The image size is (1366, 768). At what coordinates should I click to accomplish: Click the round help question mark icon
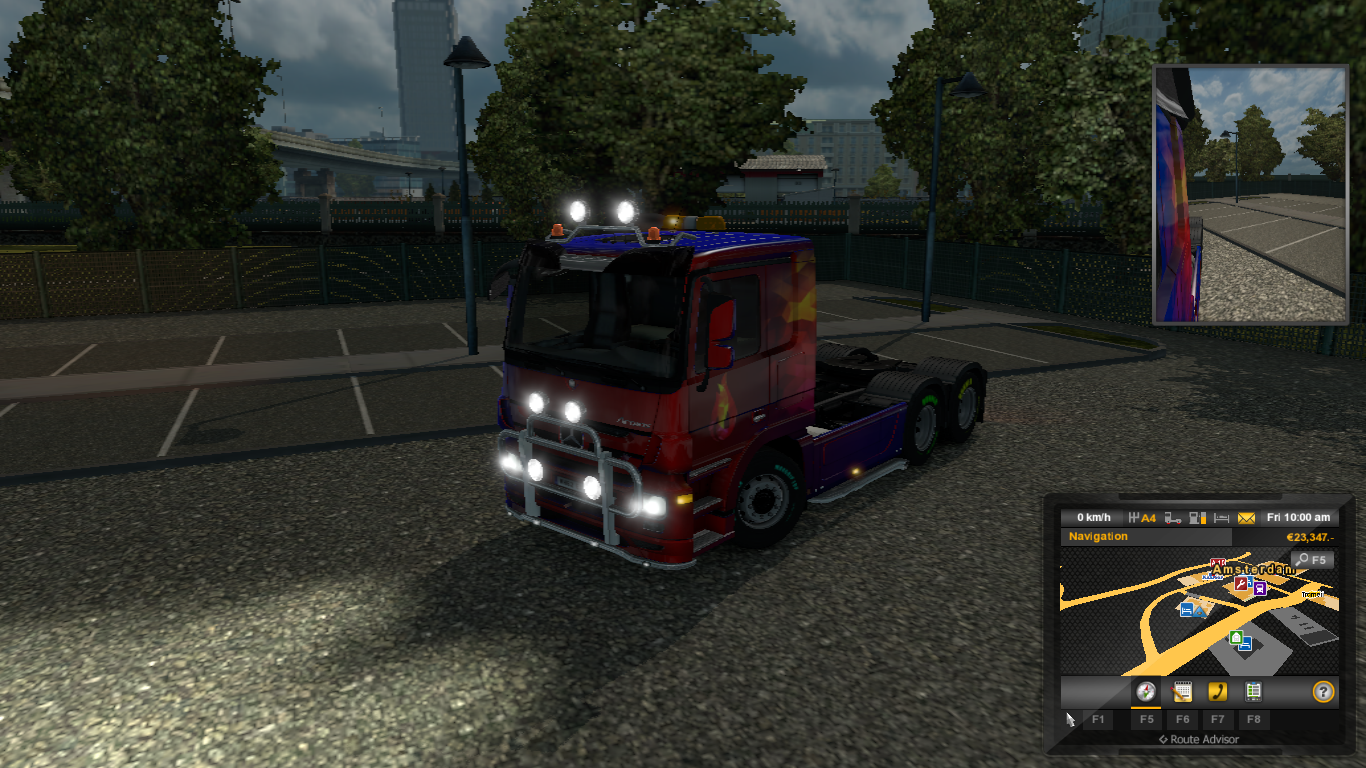(x=1324, y=692)
